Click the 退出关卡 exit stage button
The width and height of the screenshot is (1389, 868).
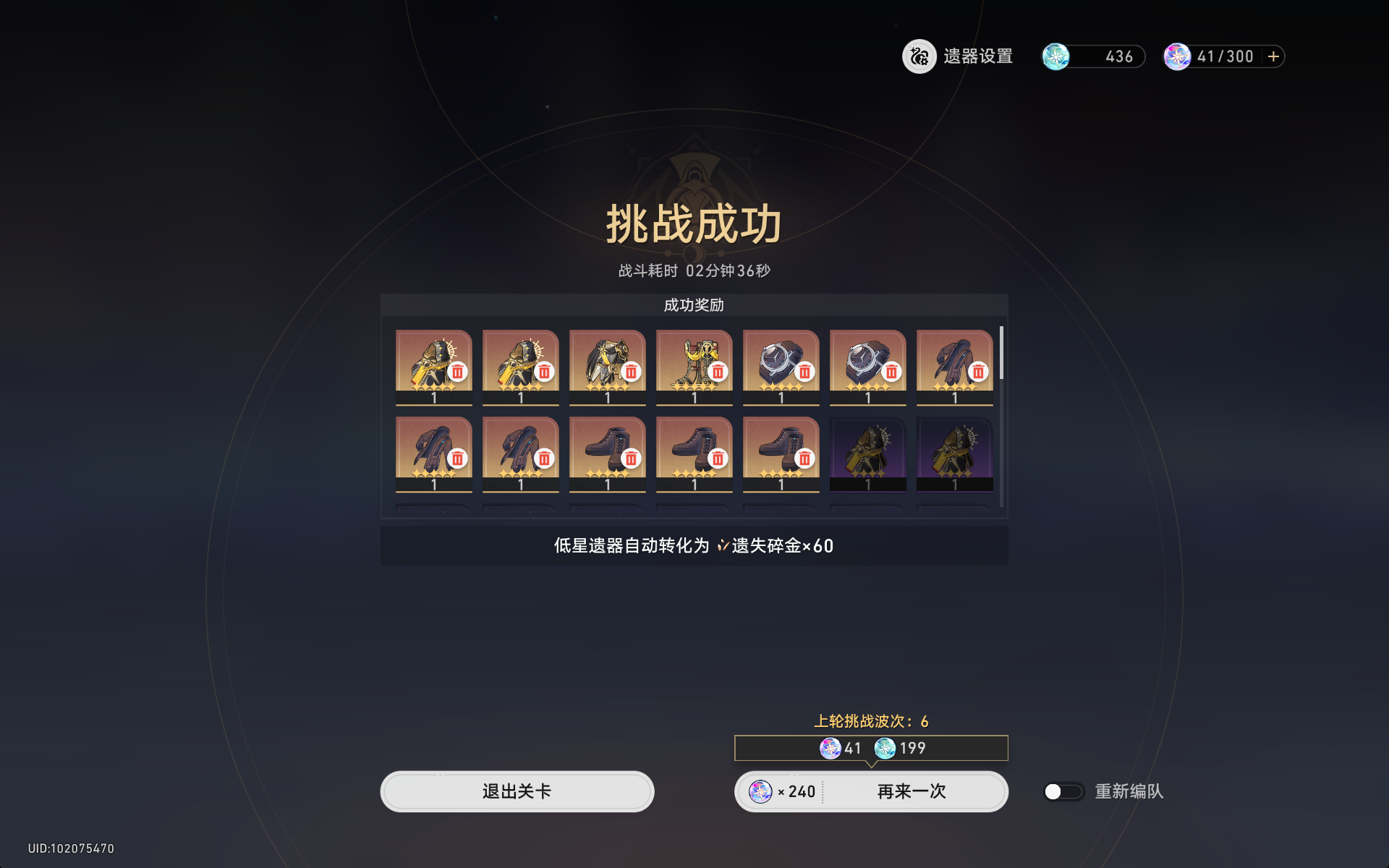coord(517,791)
